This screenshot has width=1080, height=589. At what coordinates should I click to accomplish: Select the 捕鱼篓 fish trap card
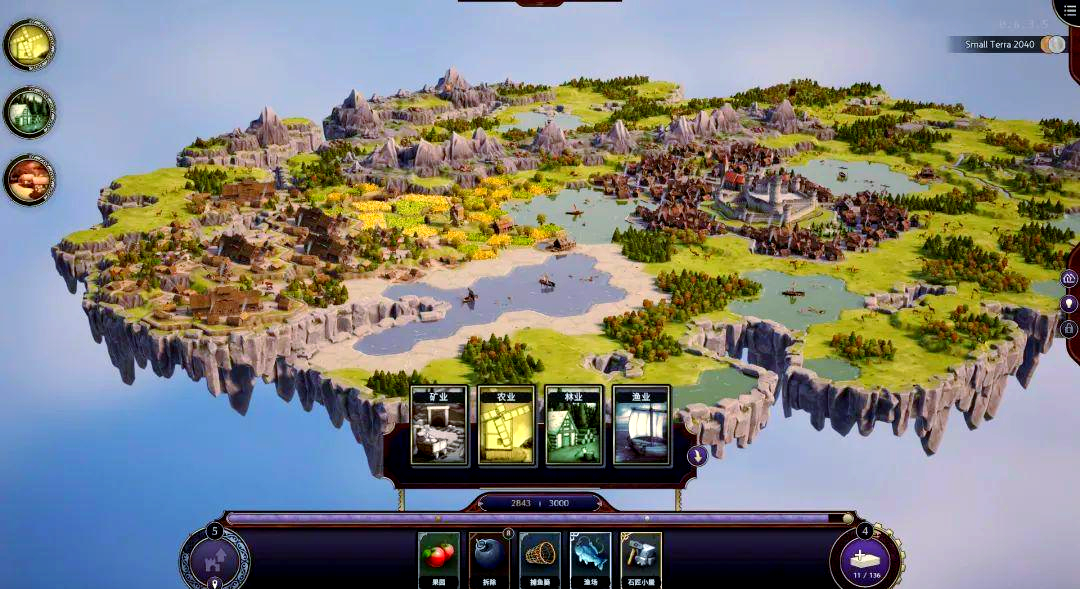pyautogui.click(x=540, y=558)
